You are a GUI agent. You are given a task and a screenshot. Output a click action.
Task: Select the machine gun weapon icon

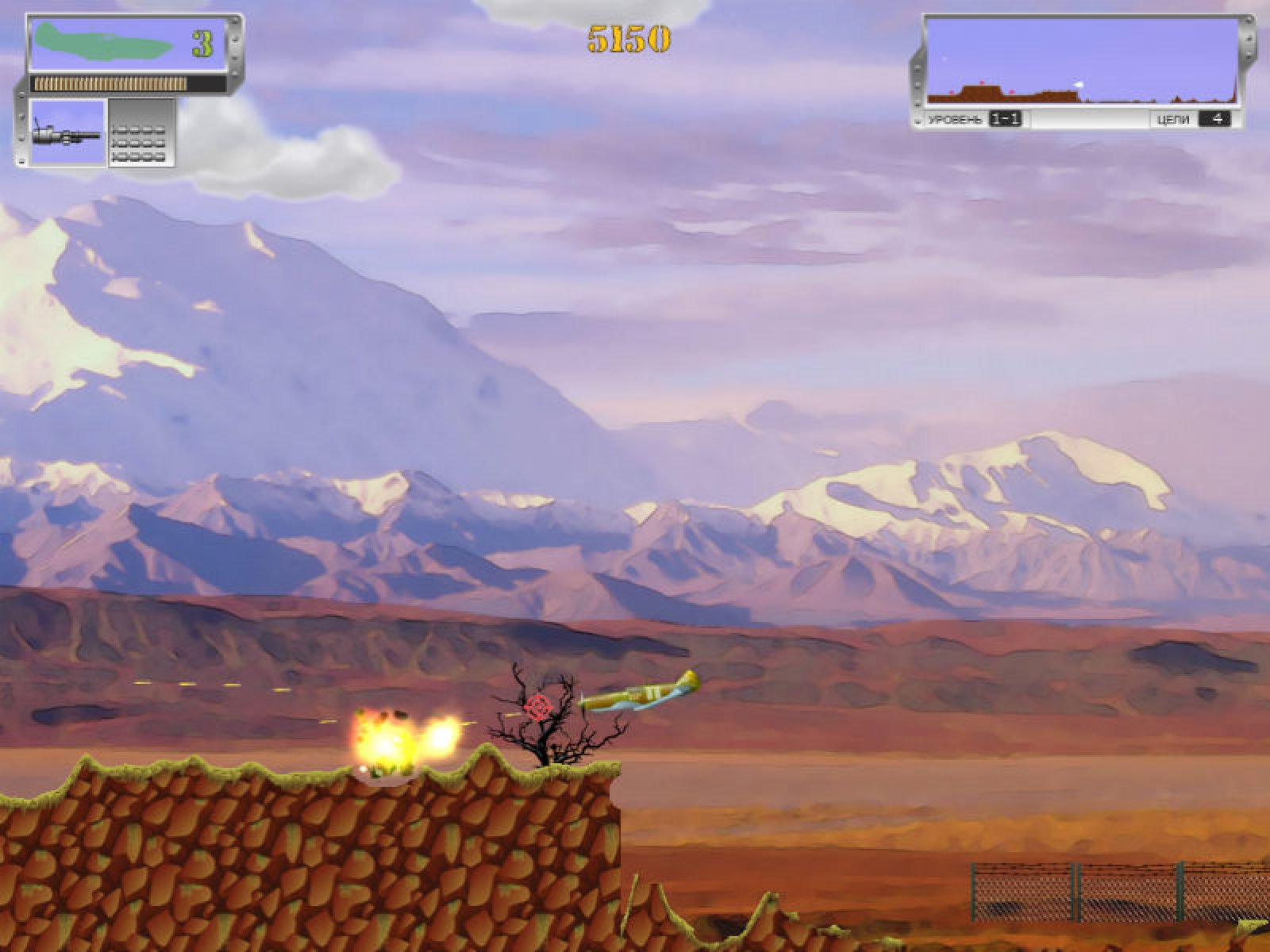[x=68, y=132]
